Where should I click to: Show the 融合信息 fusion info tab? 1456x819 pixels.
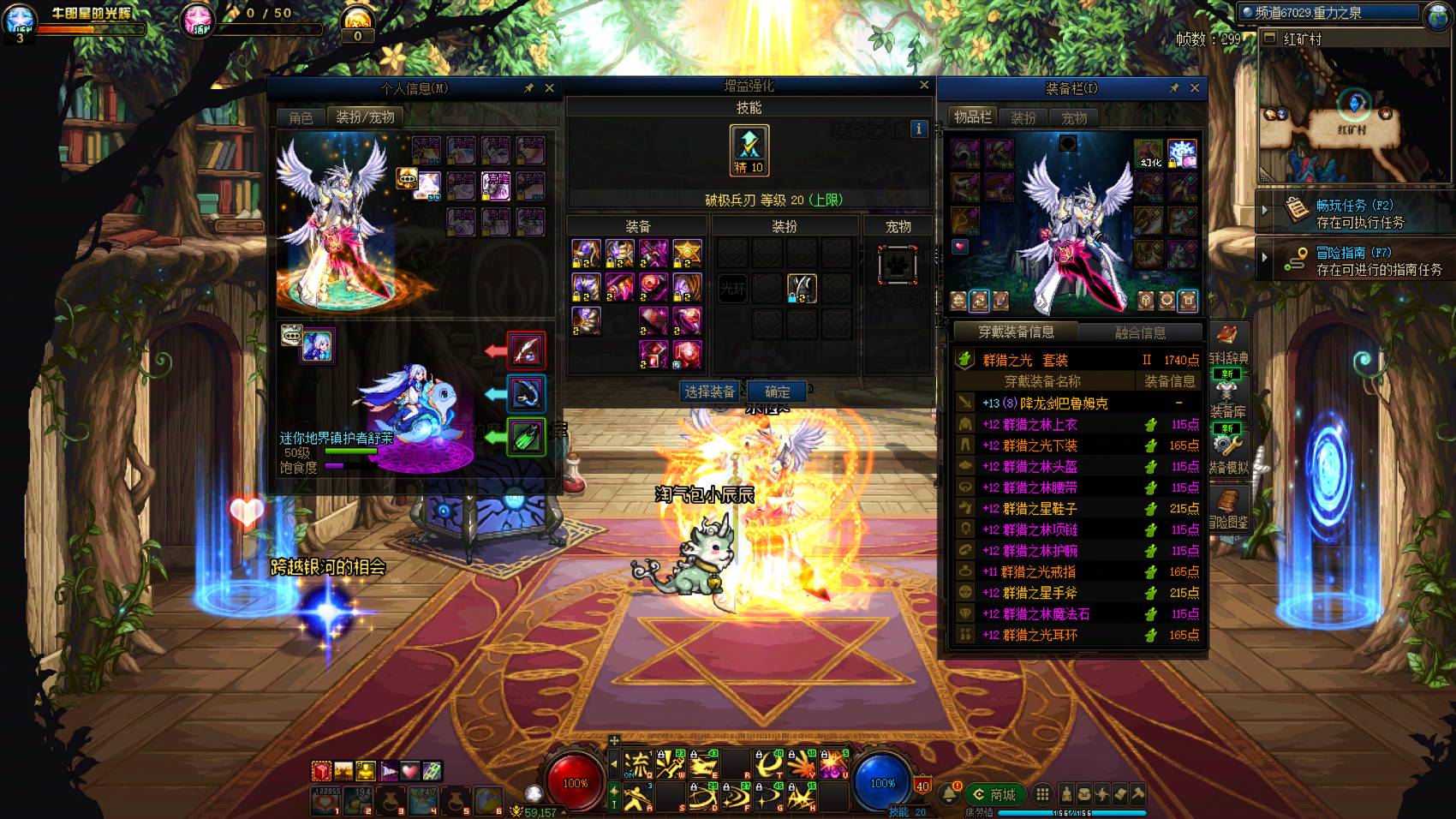pos(1140,332)
